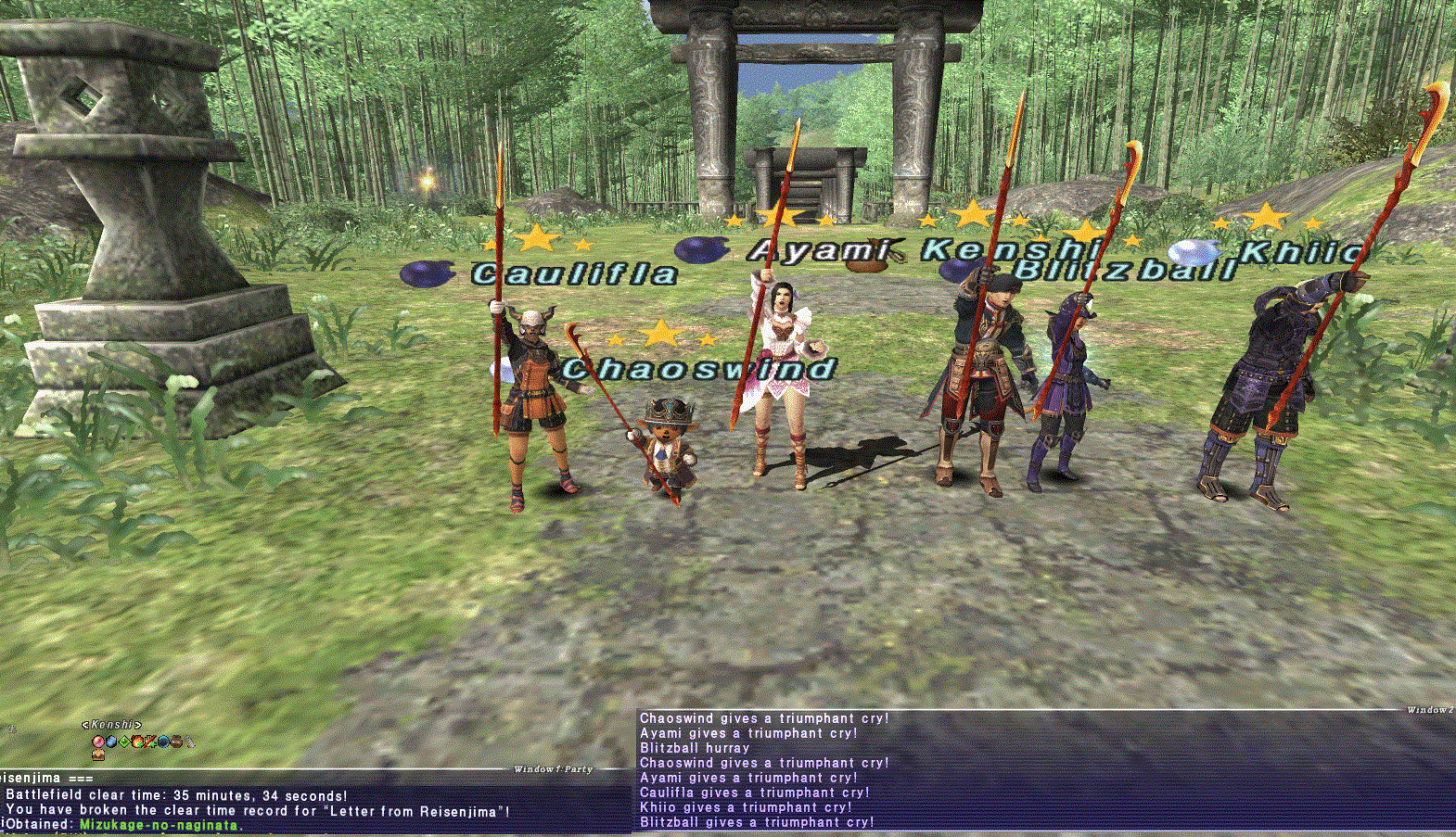This screenshot has height=837, width=1456.
Task: Click the brown pouch status icon under Kenshi
Action: pos(176,742)
